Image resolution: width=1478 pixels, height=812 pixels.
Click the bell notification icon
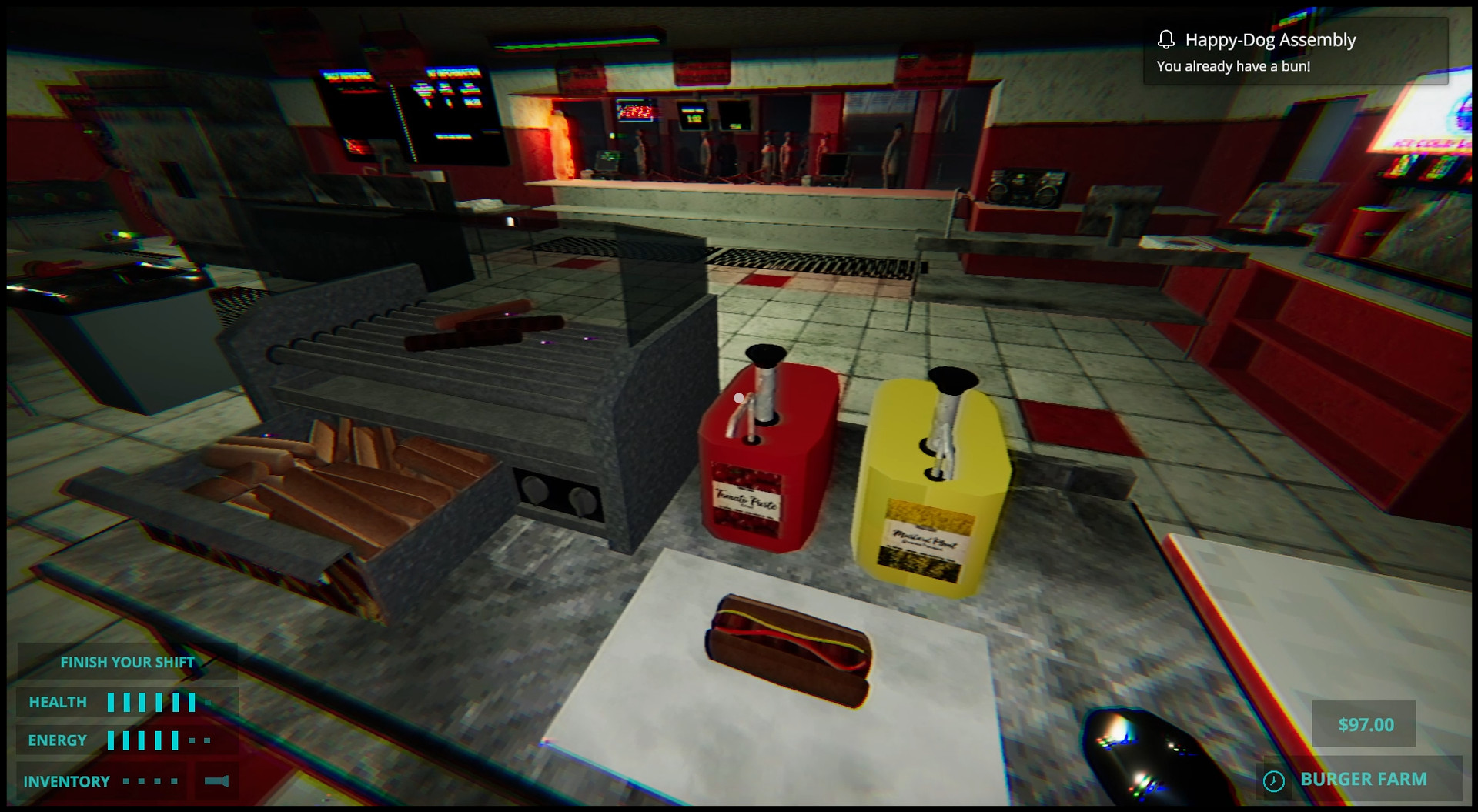pos(1165,39)
